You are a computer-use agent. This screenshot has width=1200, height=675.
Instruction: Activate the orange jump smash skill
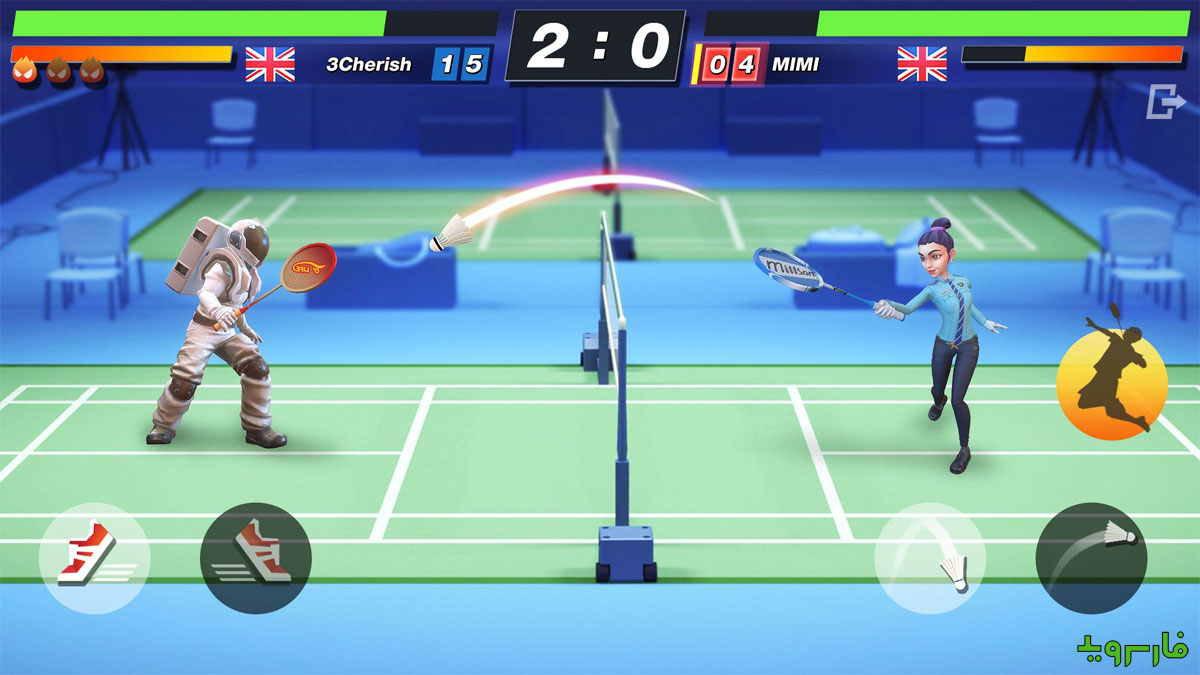[1112, 385]
